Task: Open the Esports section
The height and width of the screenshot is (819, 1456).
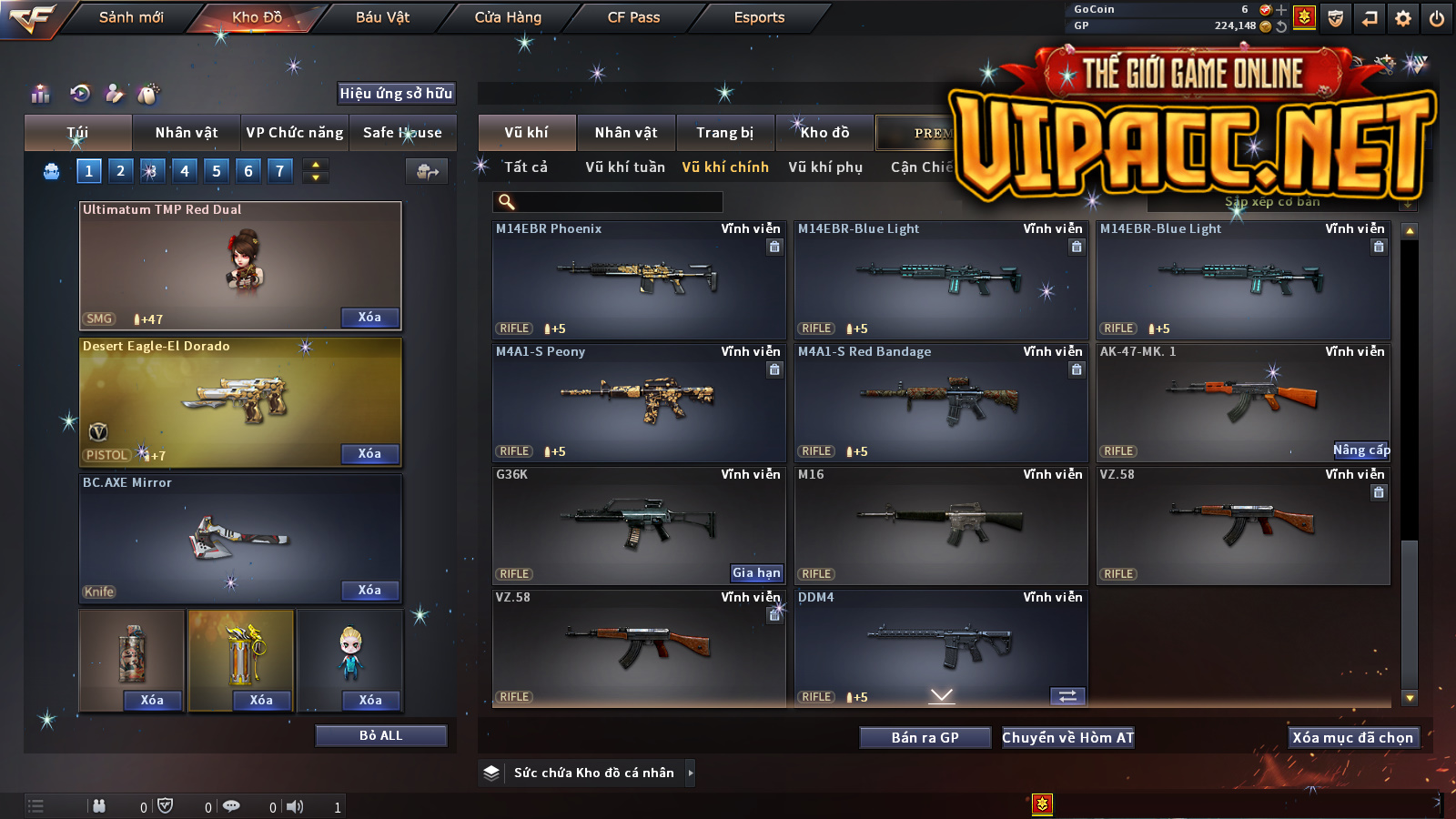Action: coord(759,17)
